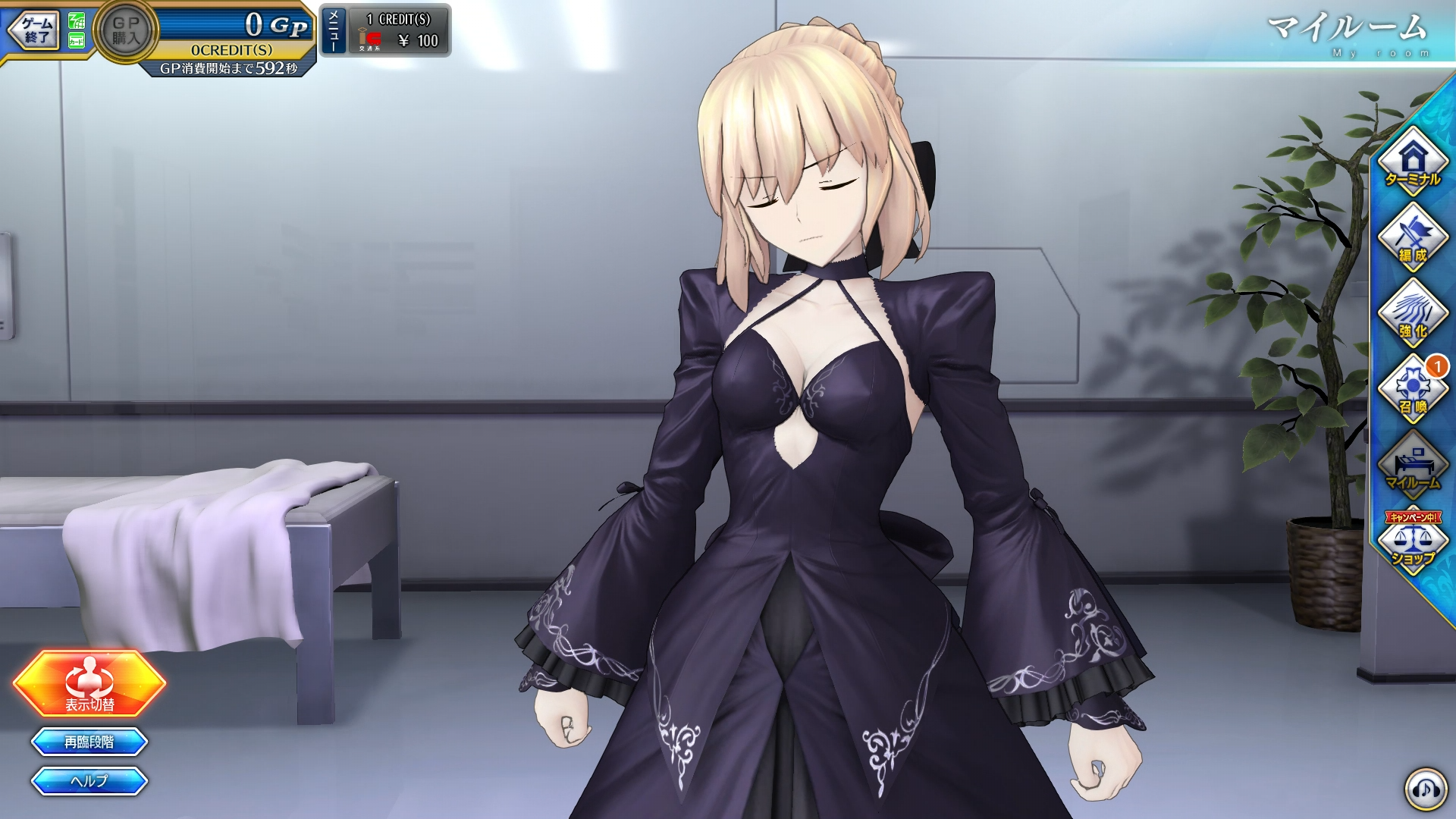
Task: Open the ヘルプ help button
Action: coord(89,781)
